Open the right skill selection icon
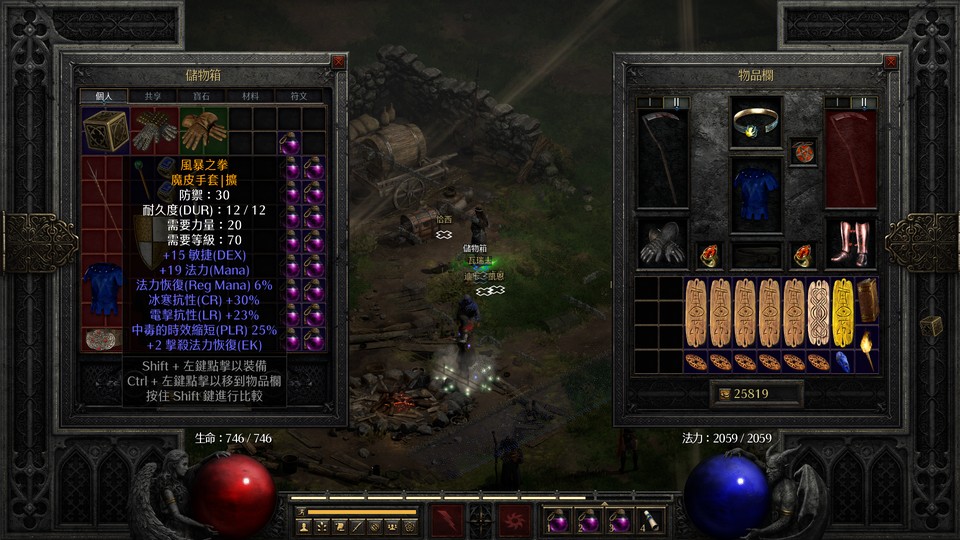 515,520
